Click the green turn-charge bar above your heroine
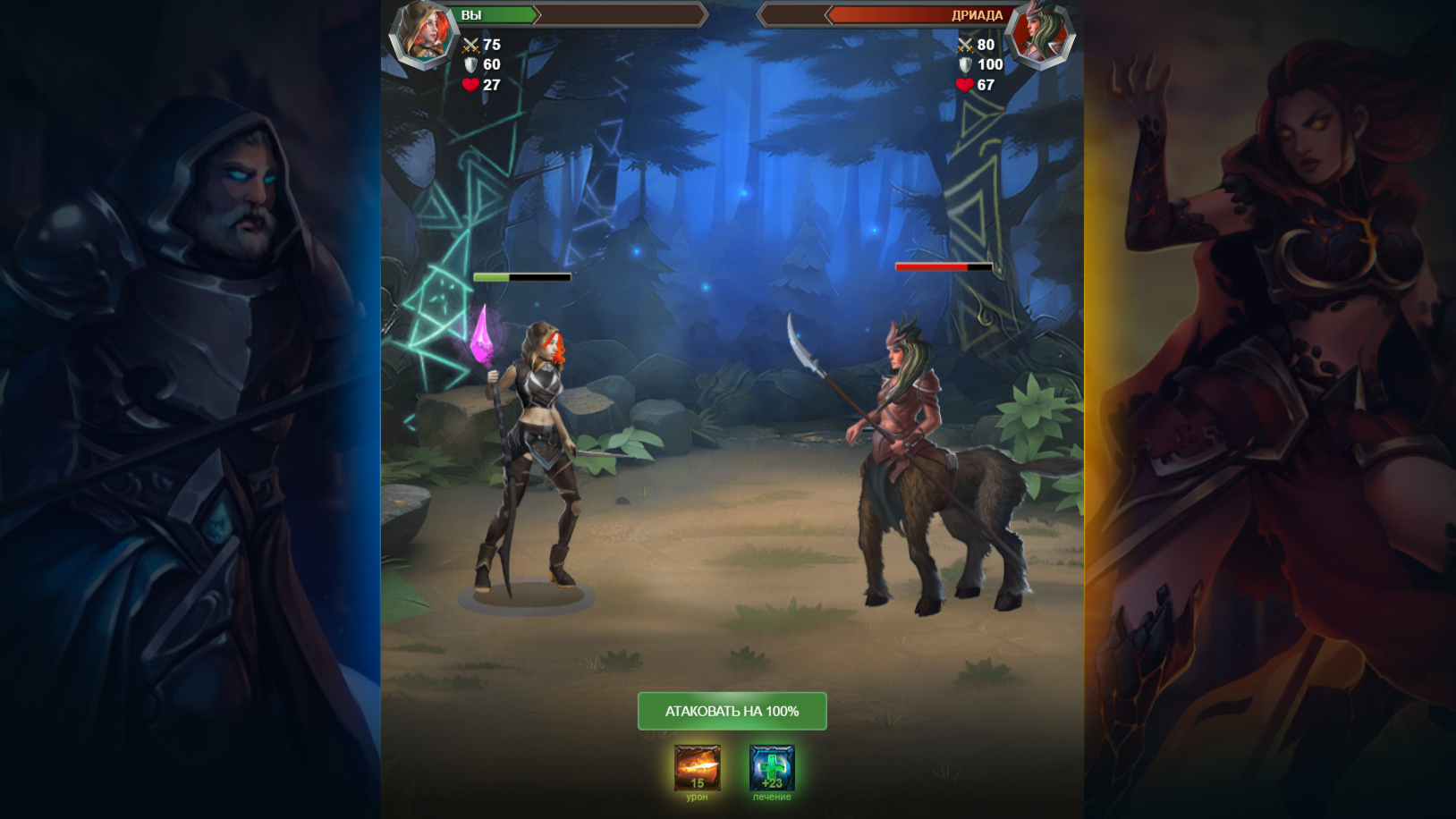Viewport: 1456px width, 819px height. (x=521, y=276)
